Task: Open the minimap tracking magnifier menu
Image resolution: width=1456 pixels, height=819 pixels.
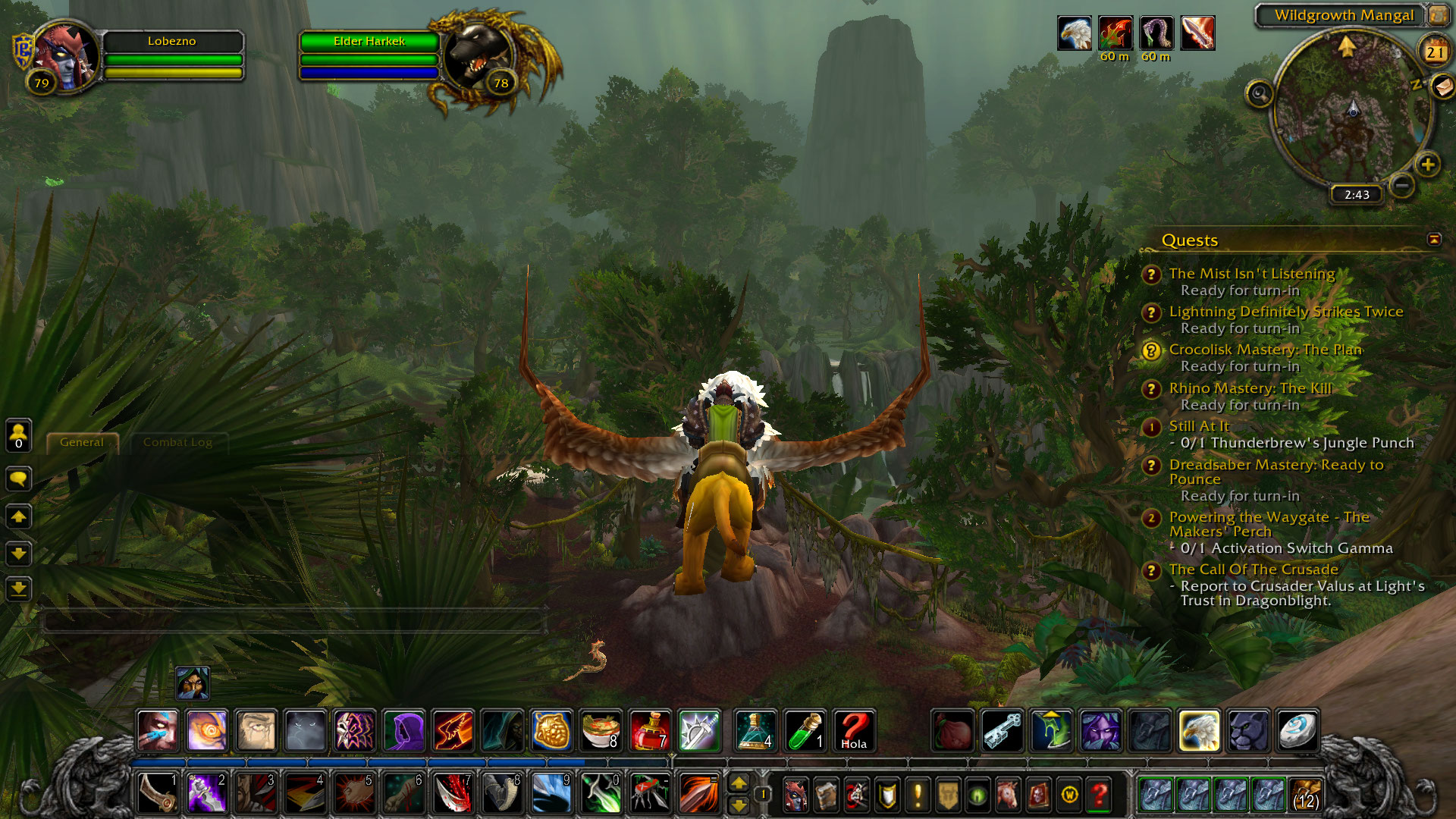Action: (x=1260, y=94)
